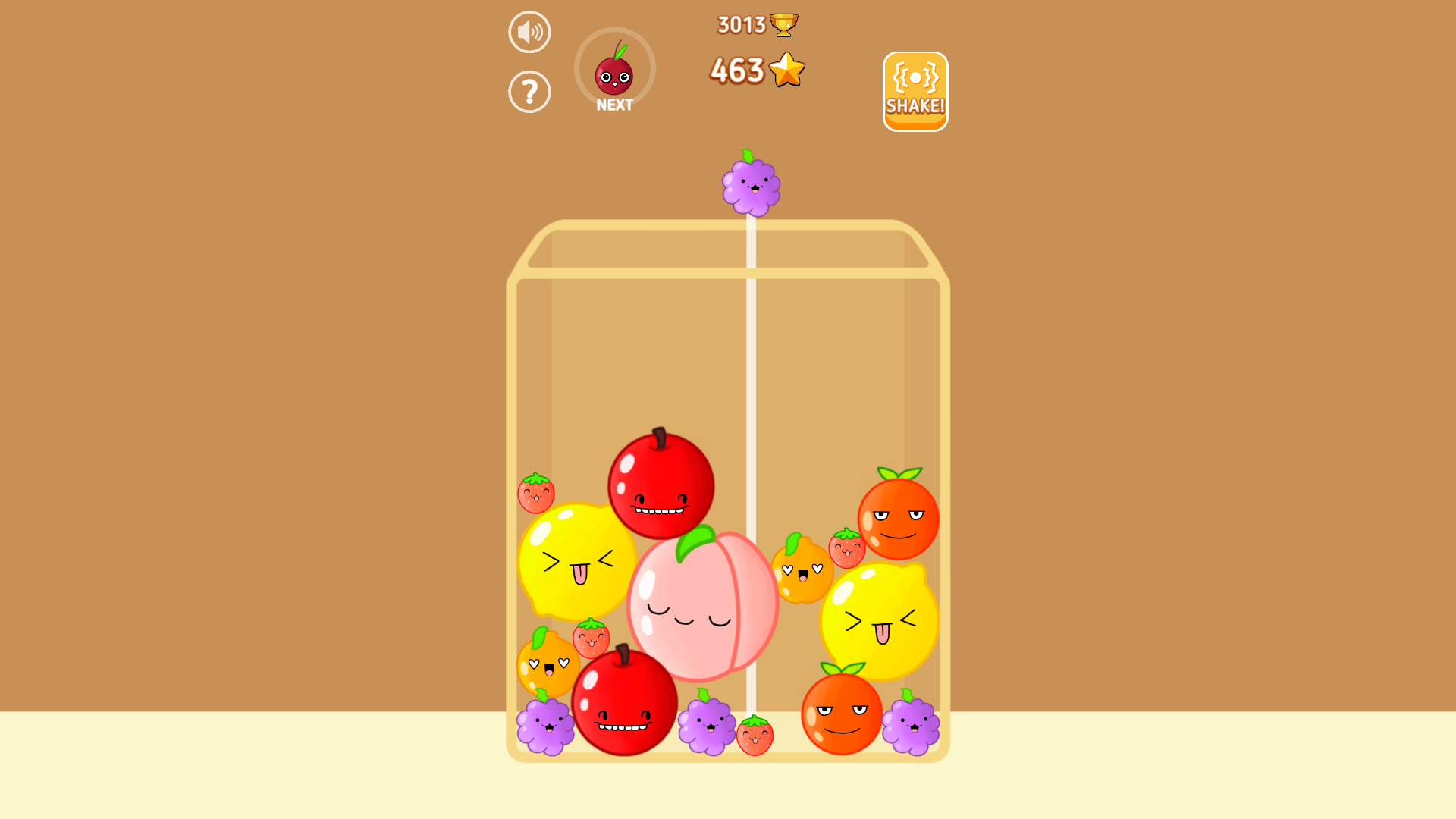Open the help question mark
1456x819 pixels.
529,91
